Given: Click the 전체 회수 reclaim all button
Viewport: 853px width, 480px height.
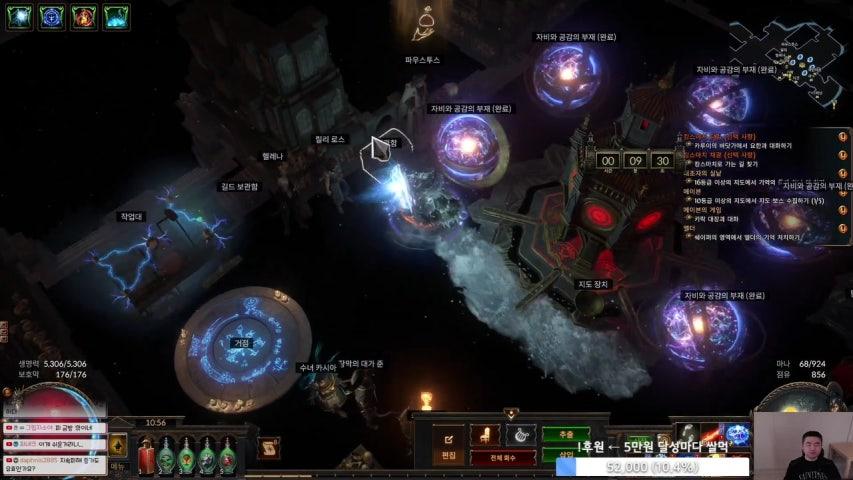Looking at the screenshot, I should [x=503, y=457].
